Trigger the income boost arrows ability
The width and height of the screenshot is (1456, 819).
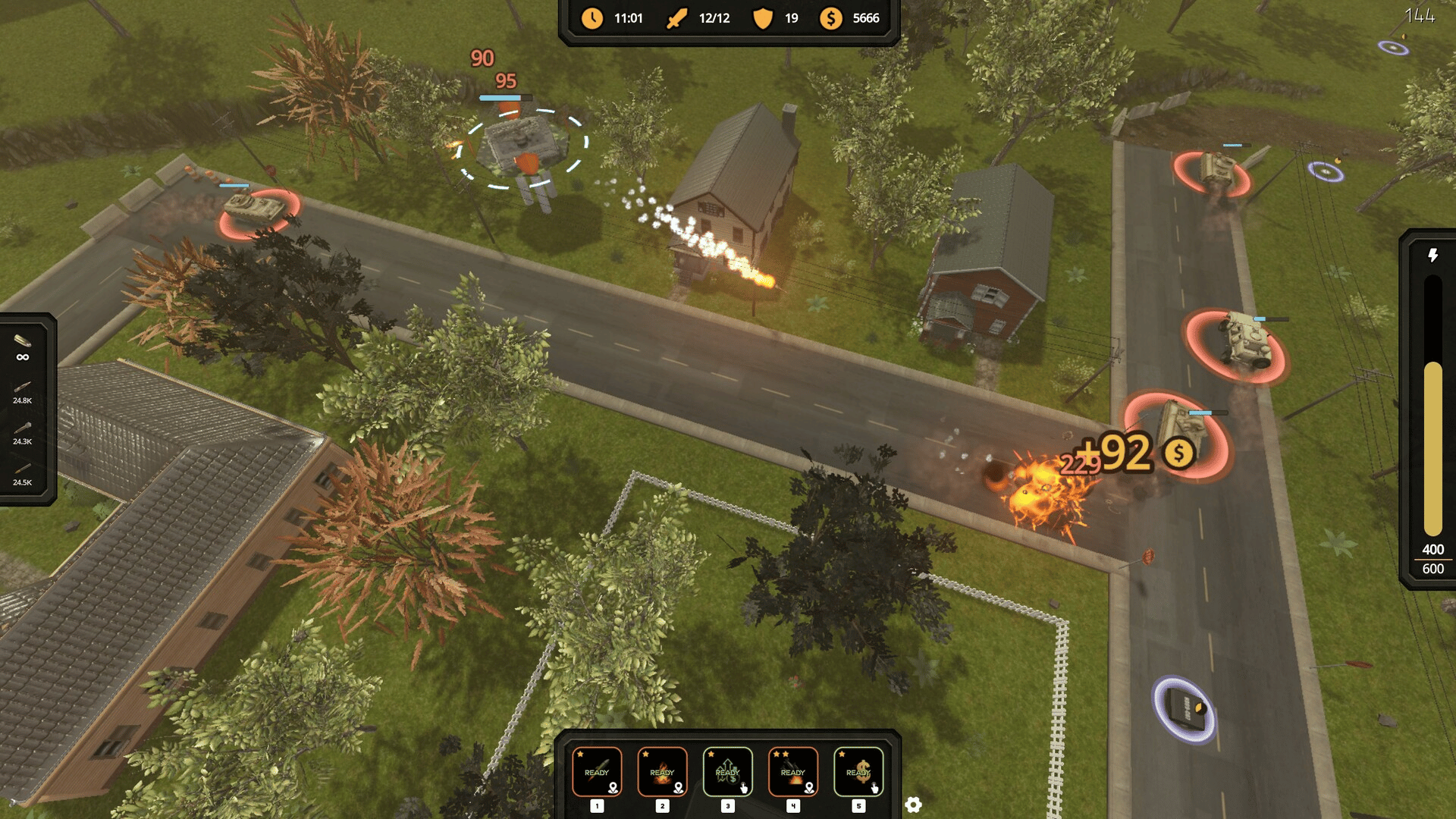tap(727, 772)
